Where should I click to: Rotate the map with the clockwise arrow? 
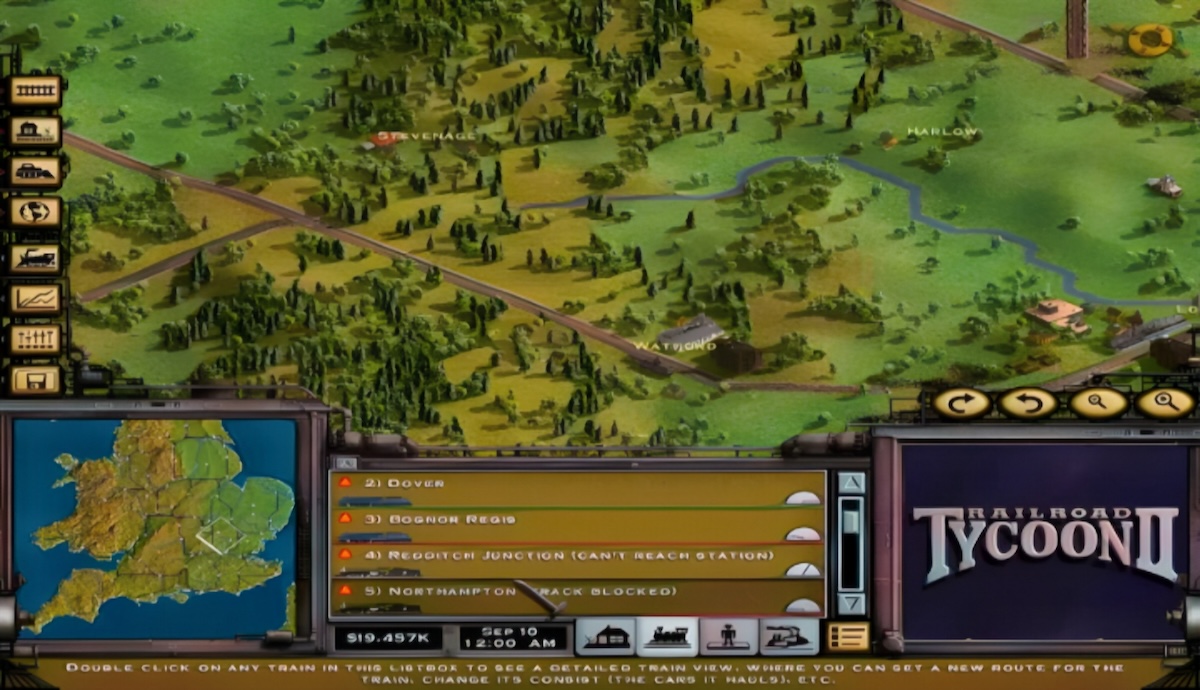click(962, 403)
